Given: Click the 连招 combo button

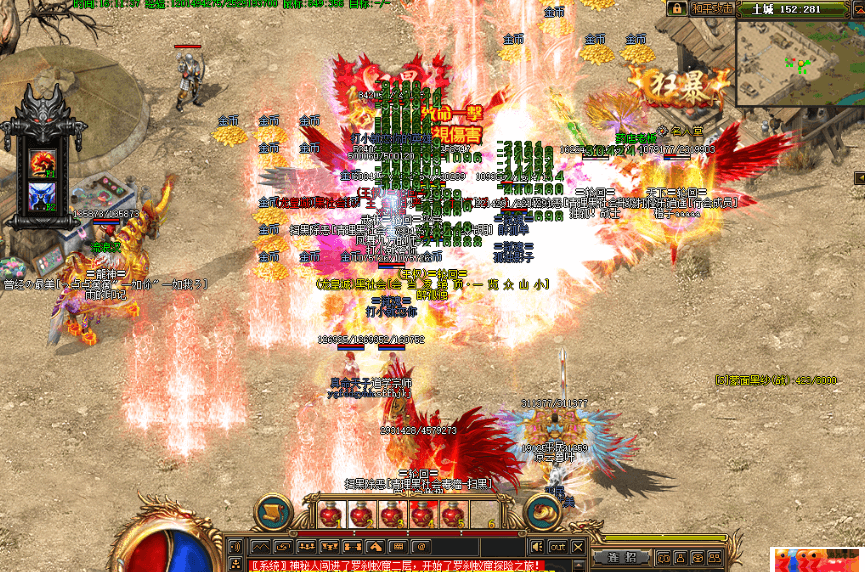Looking at the screenshot, I should (x=621, y=556).
